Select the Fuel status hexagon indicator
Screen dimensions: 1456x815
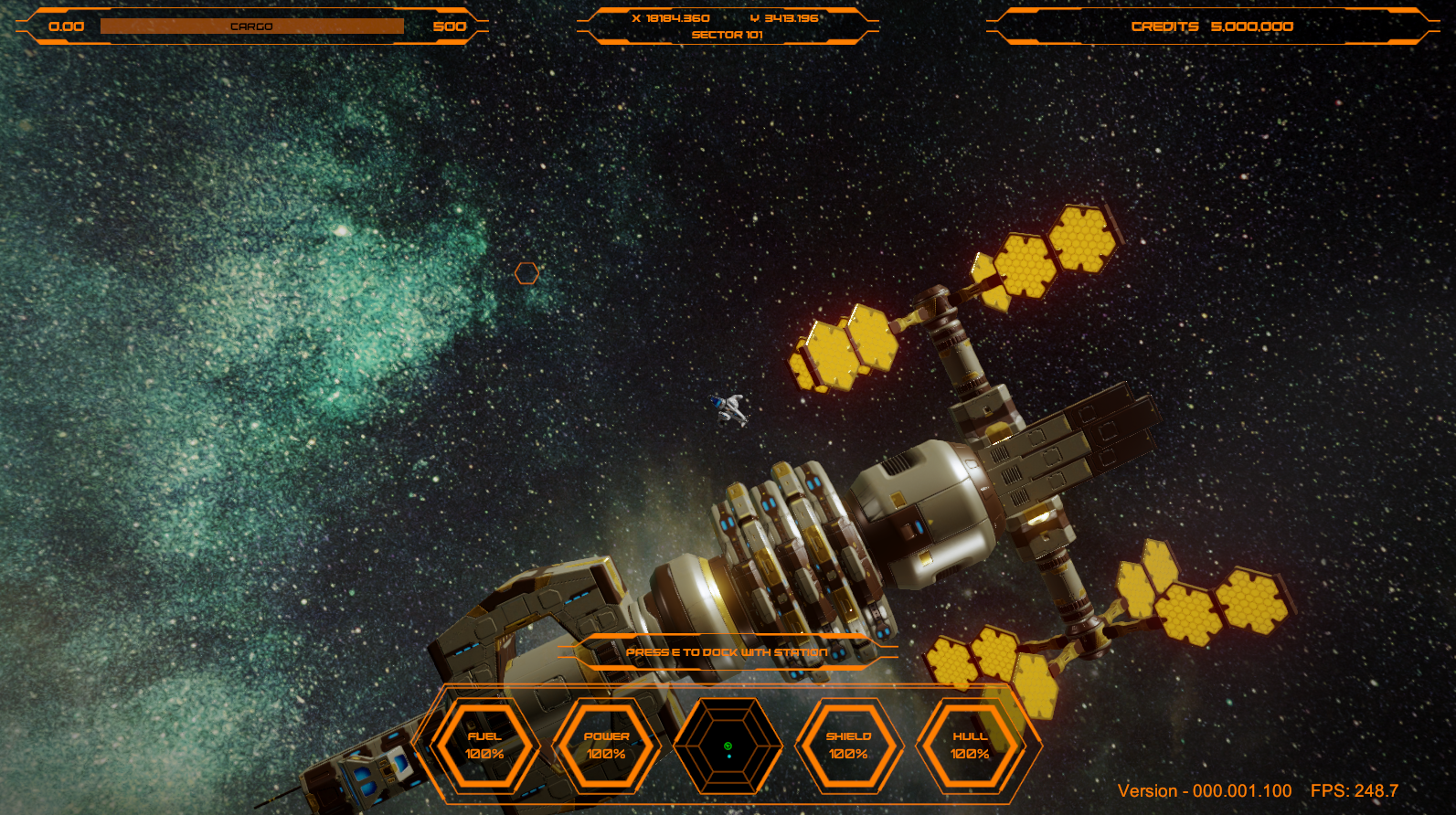tap(484, 743)
